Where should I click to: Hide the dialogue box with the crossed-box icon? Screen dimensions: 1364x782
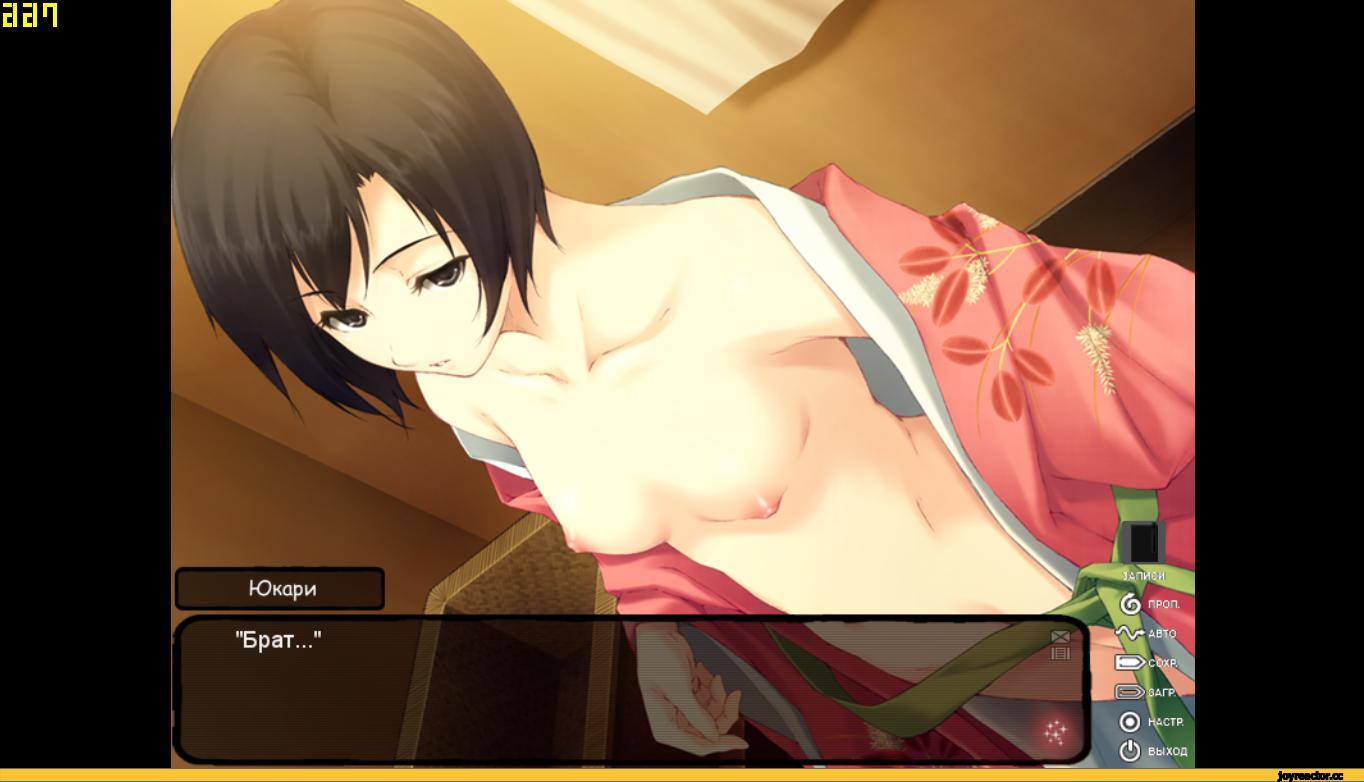click(1060, 636)
